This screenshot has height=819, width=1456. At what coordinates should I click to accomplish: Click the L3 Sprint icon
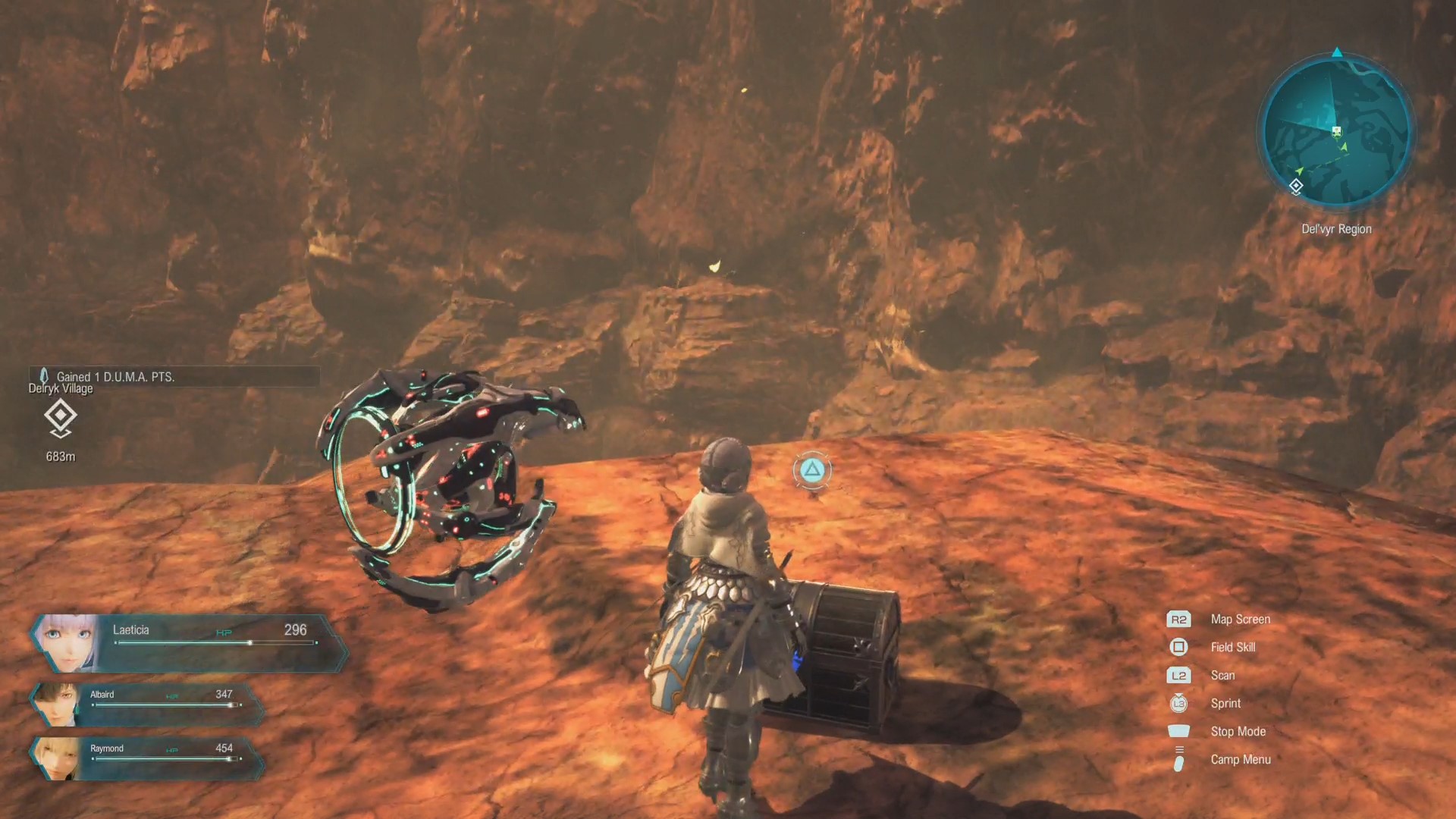tap(1178, 703)
